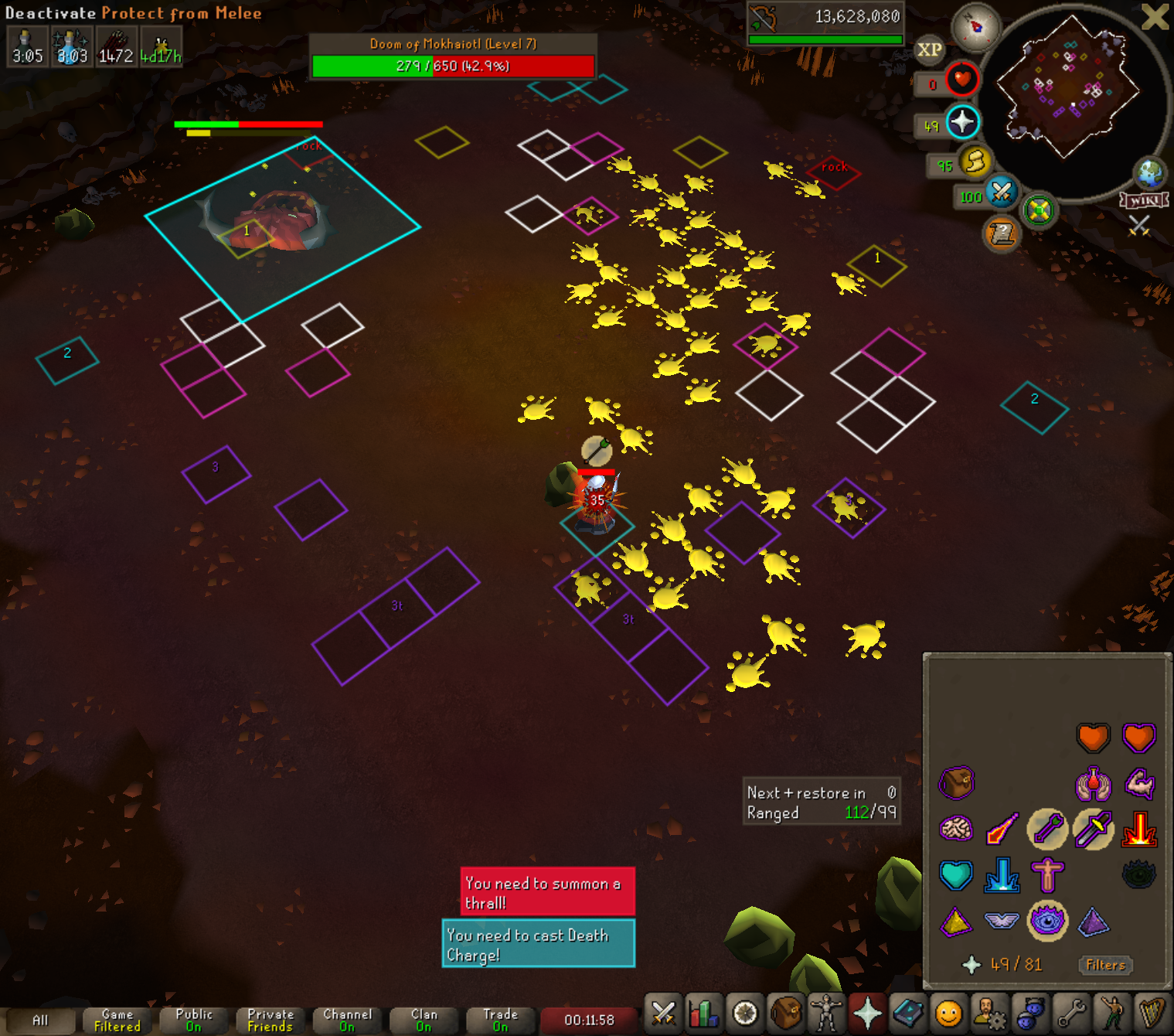Activate the special attack crossed-swords orb
The height and width of the screenshot is (1036, 1174).
pyautogui.click(x=1002, y=192)
